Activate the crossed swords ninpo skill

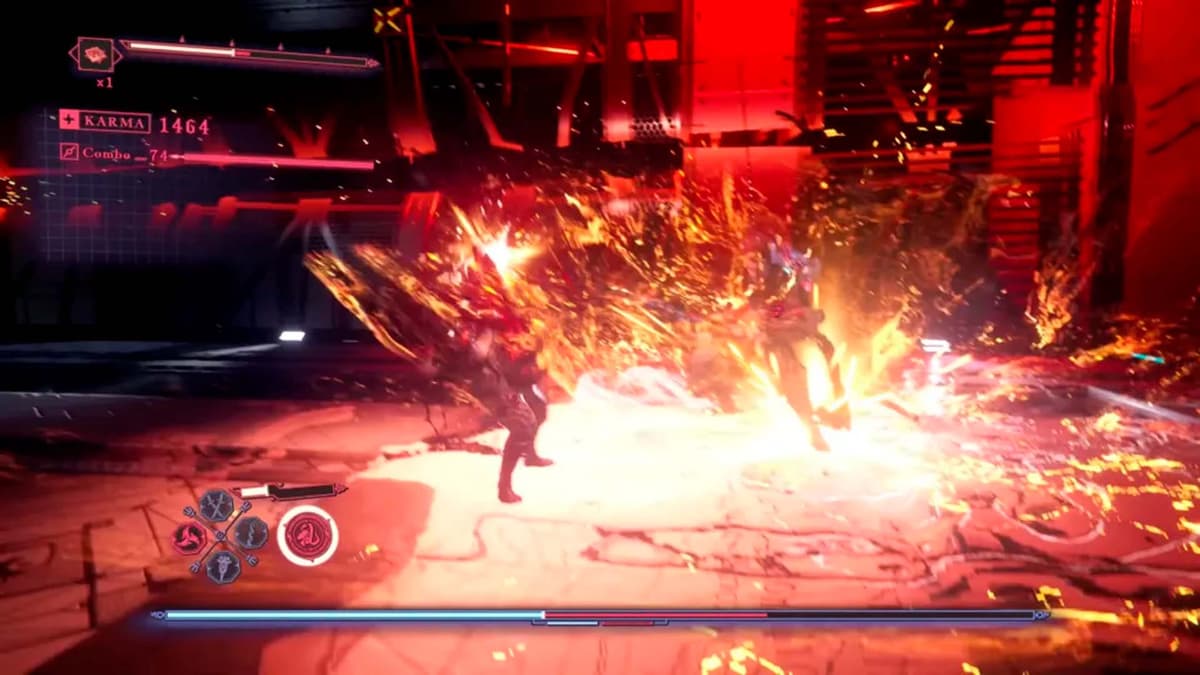click(216, 505)
